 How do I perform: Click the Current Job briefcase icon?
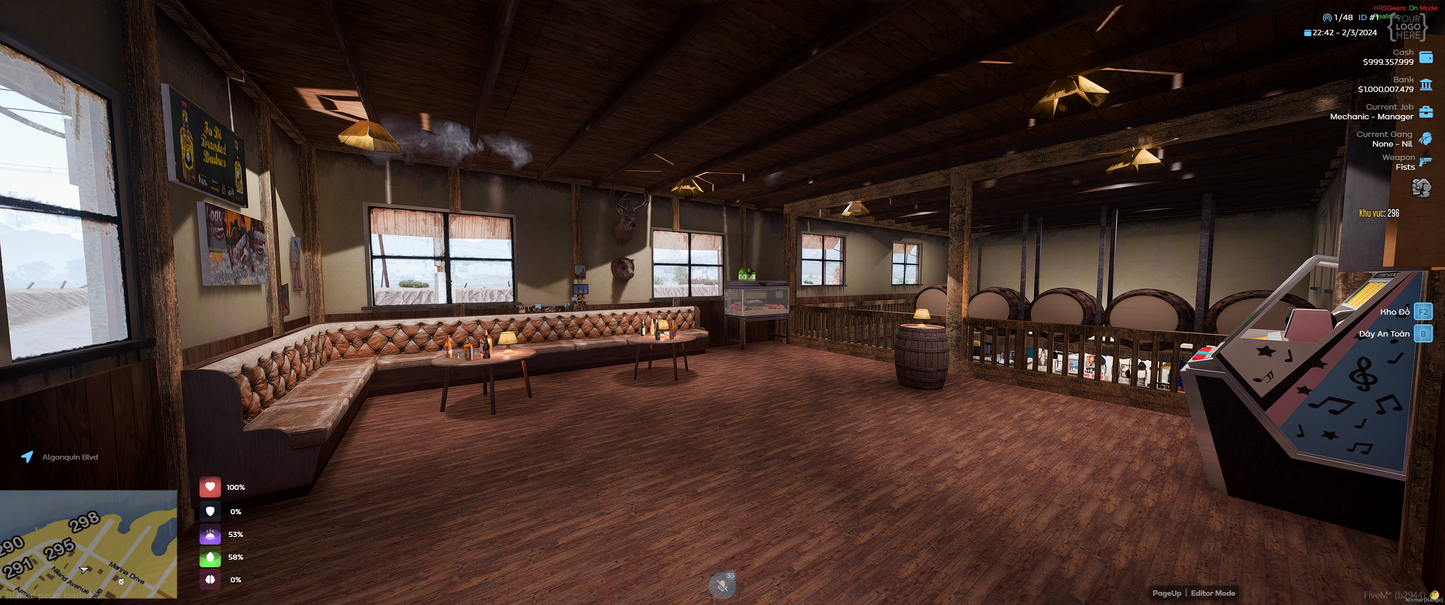pyautogui.click(x=1425, y=112)
